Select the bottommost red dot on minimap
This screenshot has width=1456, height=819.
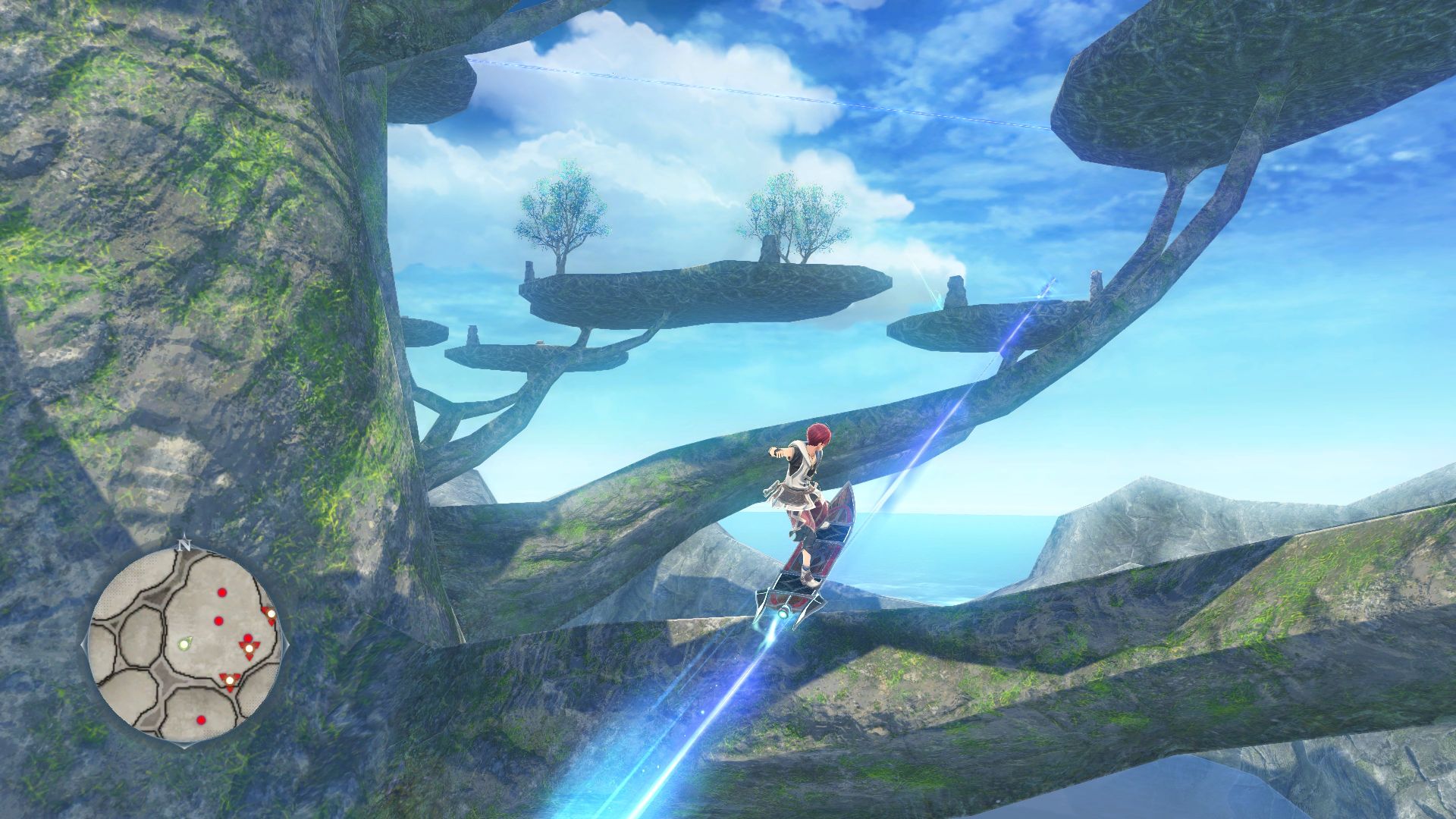[200, 720]
